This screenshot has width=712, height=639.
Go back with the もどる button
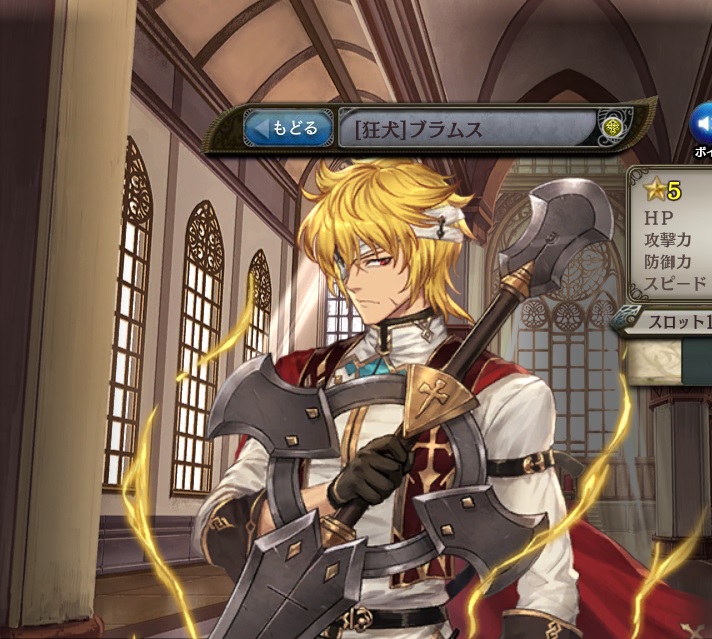288,128
